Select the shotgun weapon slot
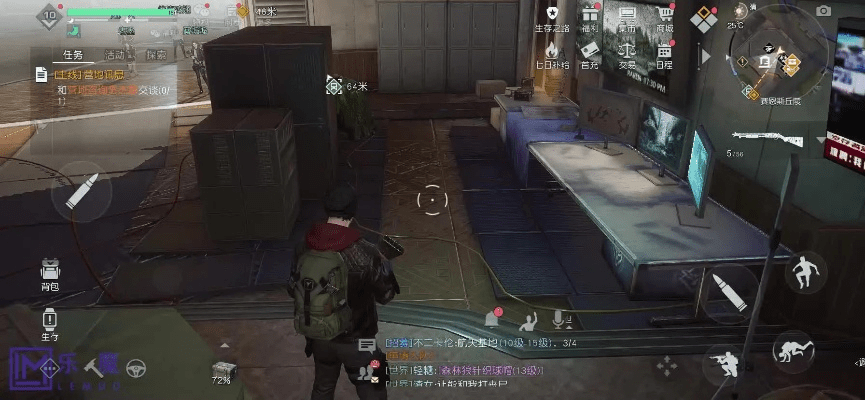This screenshot has width=865, height=400. [766, 139]
